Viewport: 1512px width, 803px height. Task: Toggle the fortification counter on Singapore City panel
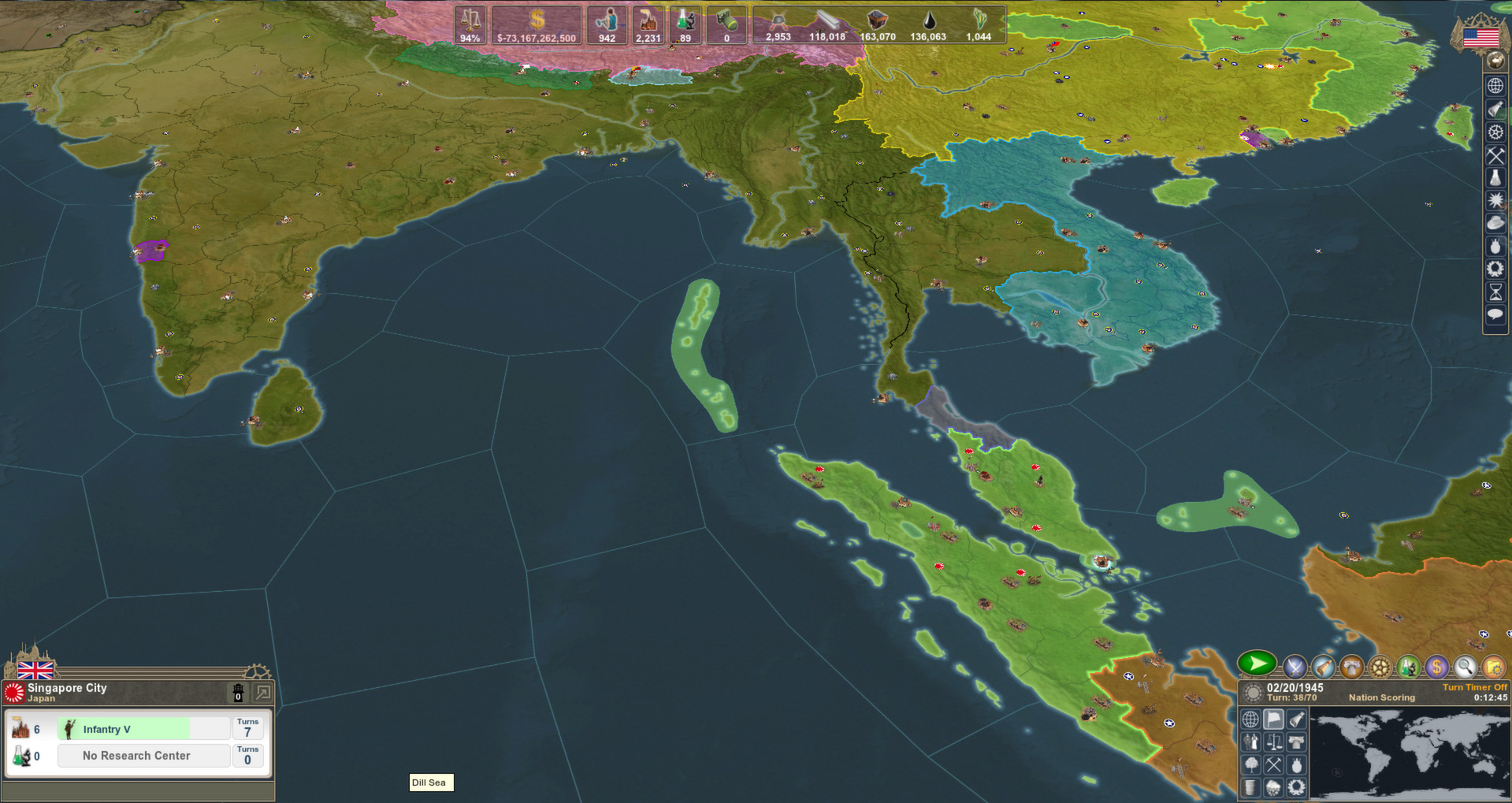[238, 693]
